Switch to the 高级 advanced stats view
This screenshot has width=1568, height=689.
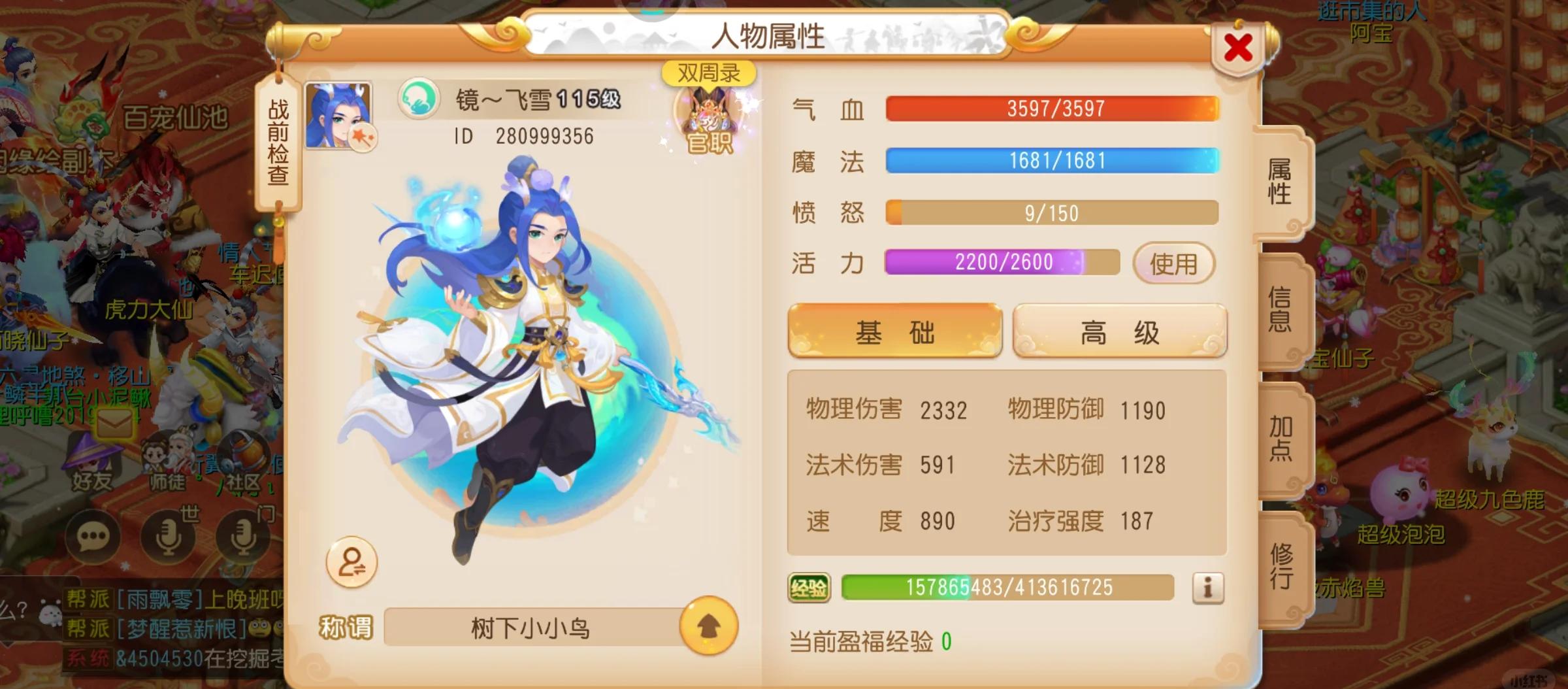coord(1119,332)
